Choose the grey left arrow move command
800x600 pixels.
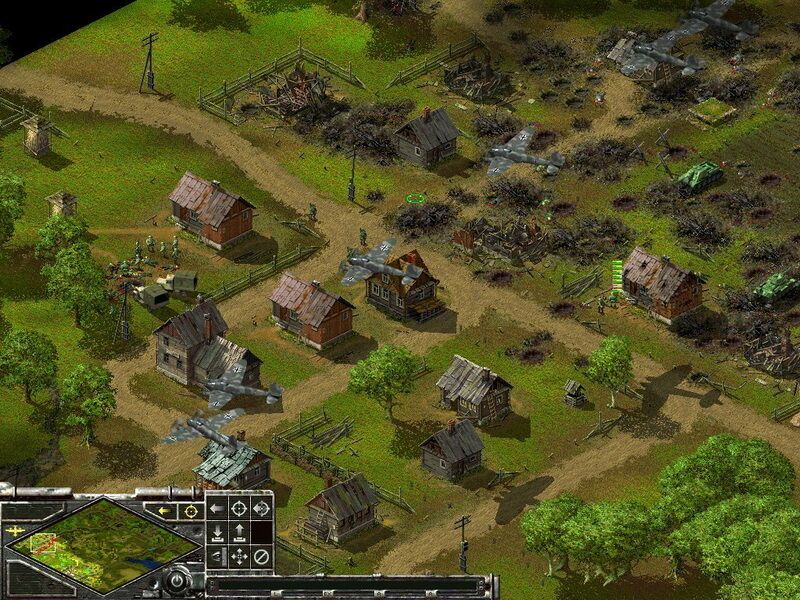(217, 508)
